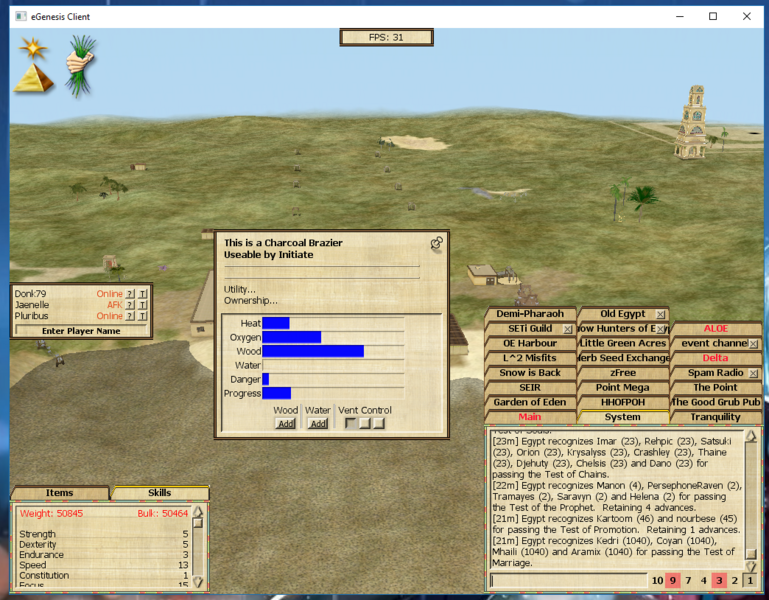Close the Spam Radio channel tab

pyautogui.click(x=753, y=373)
